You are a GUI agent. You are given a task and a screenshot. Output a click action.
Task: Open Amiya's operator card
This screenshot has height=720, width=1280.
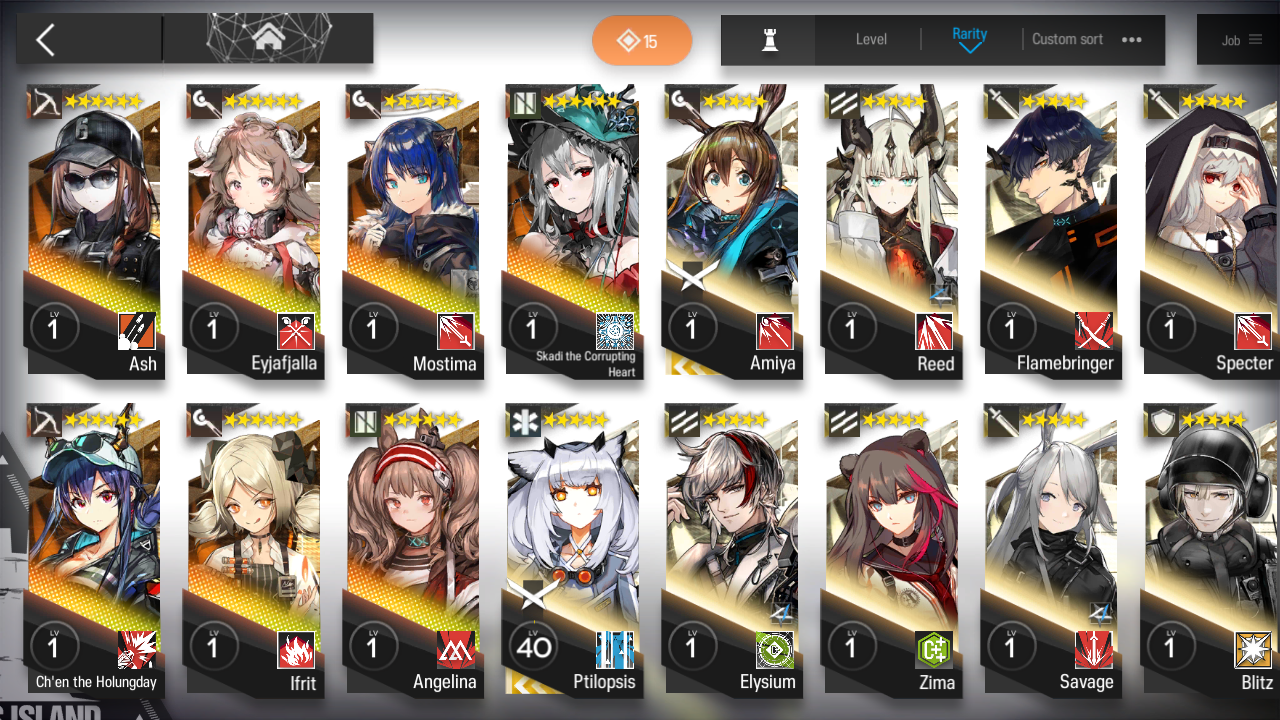point(732,230)
